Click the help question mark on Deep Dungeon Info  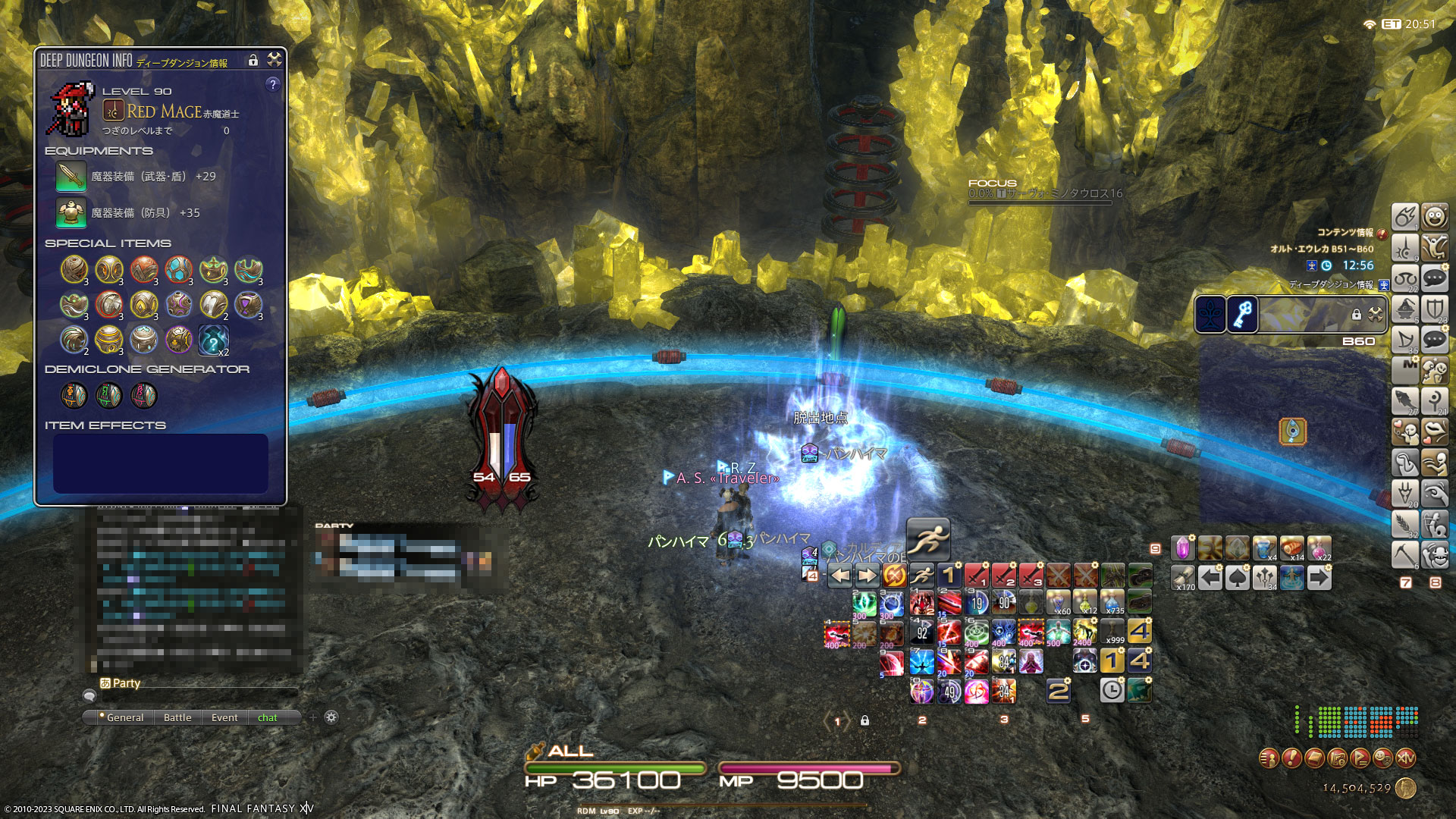pyautogui.click(x=272, y=85)
